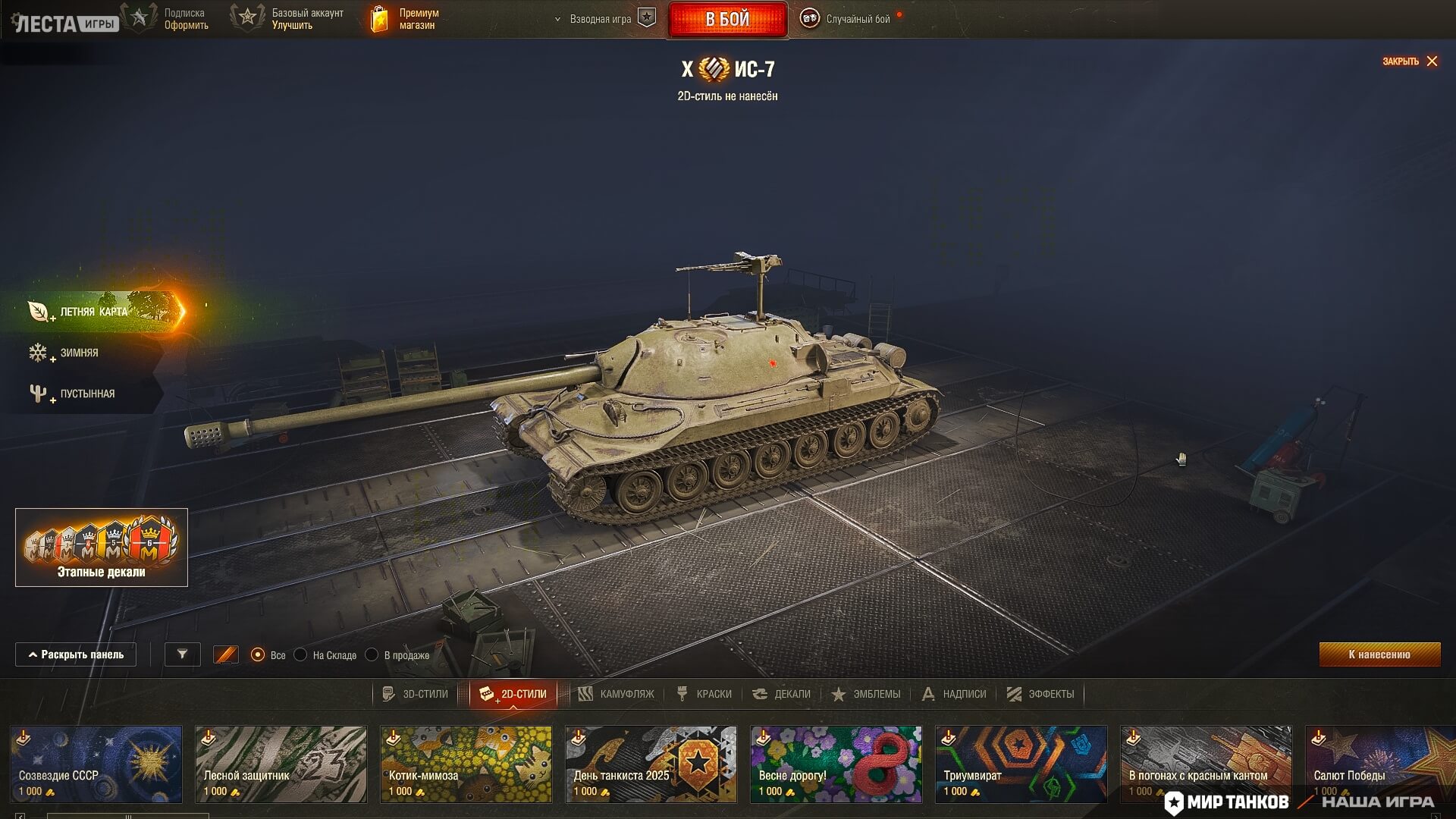Select the Триумвират style tile

pyautogui.click(x=1021, y=764)
